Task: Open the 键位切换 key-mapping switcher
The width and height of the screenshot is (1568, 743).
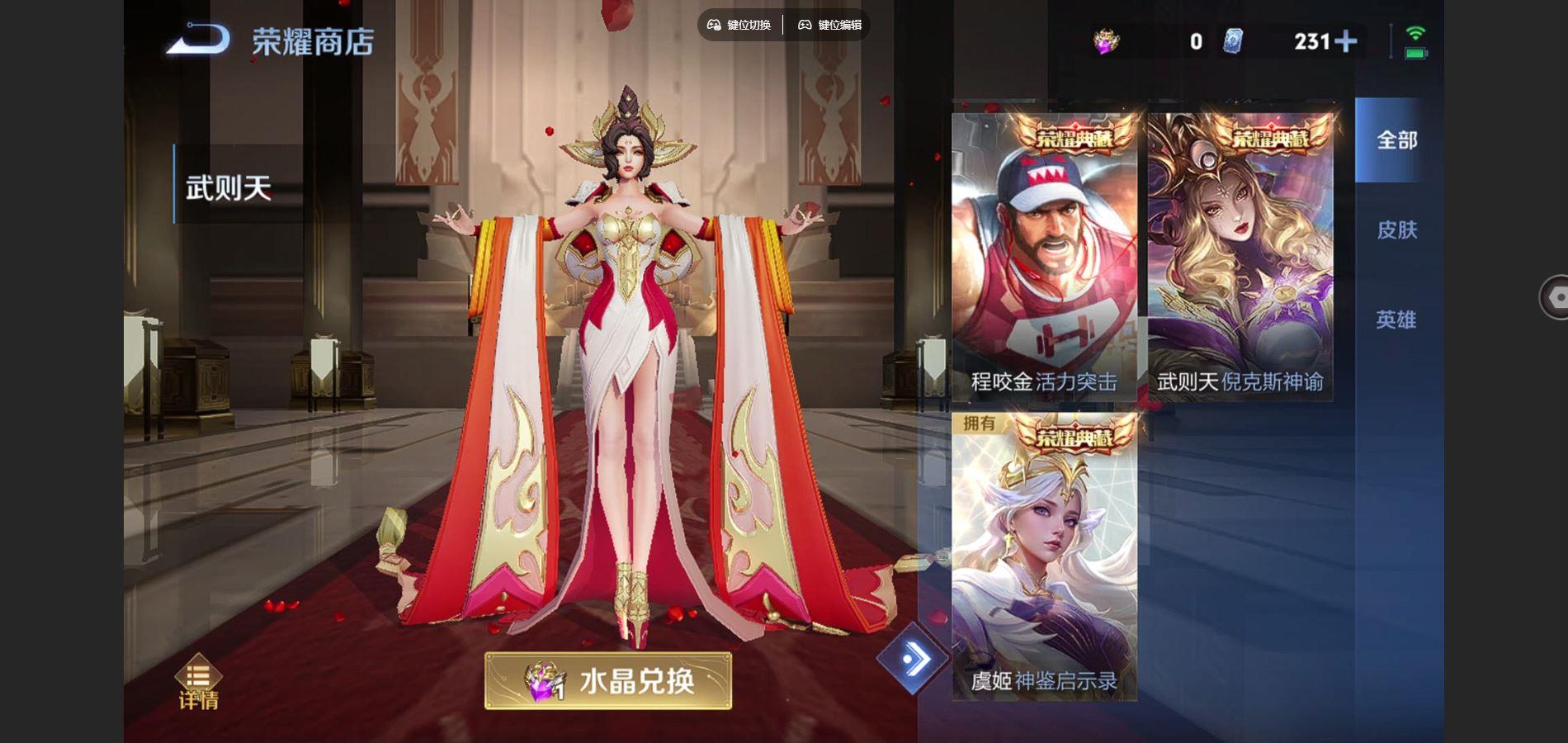Action: 739,25
